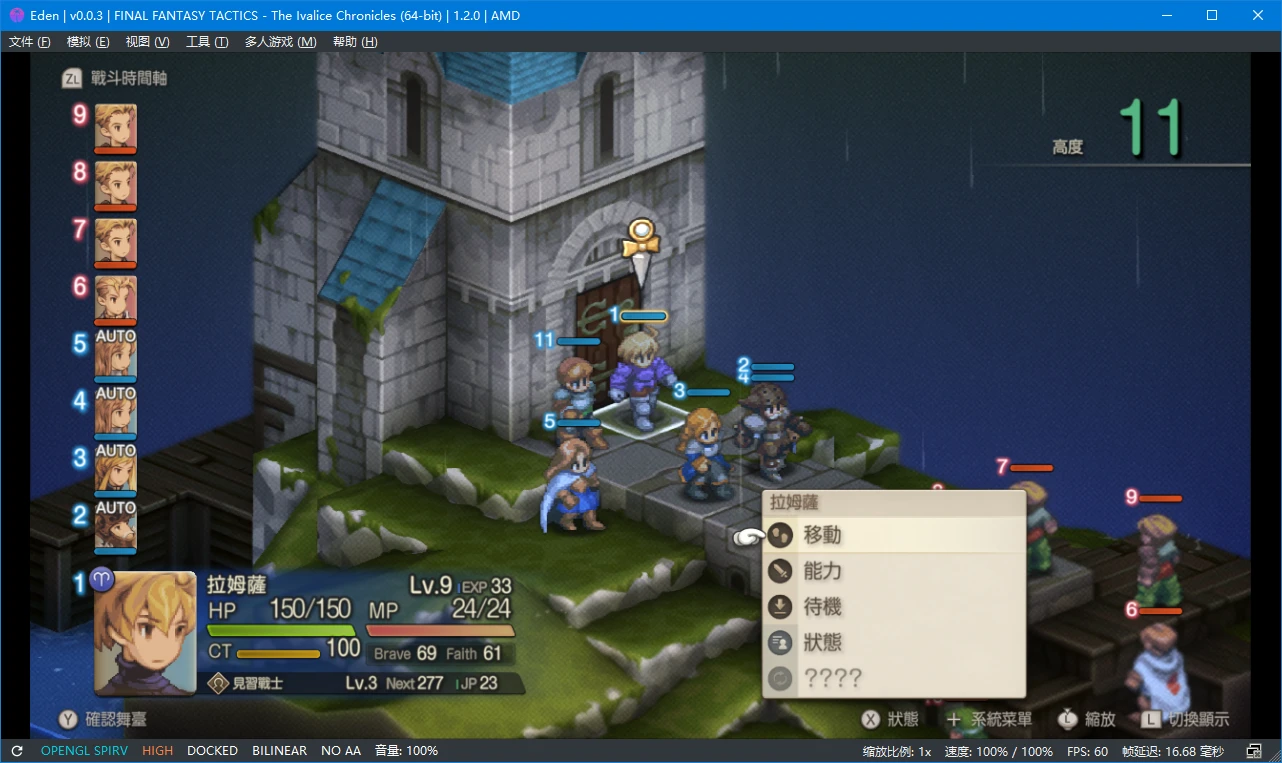Open the 多人游戏 menu
This screenshot has height=763, width=1282.
[280, 42]
